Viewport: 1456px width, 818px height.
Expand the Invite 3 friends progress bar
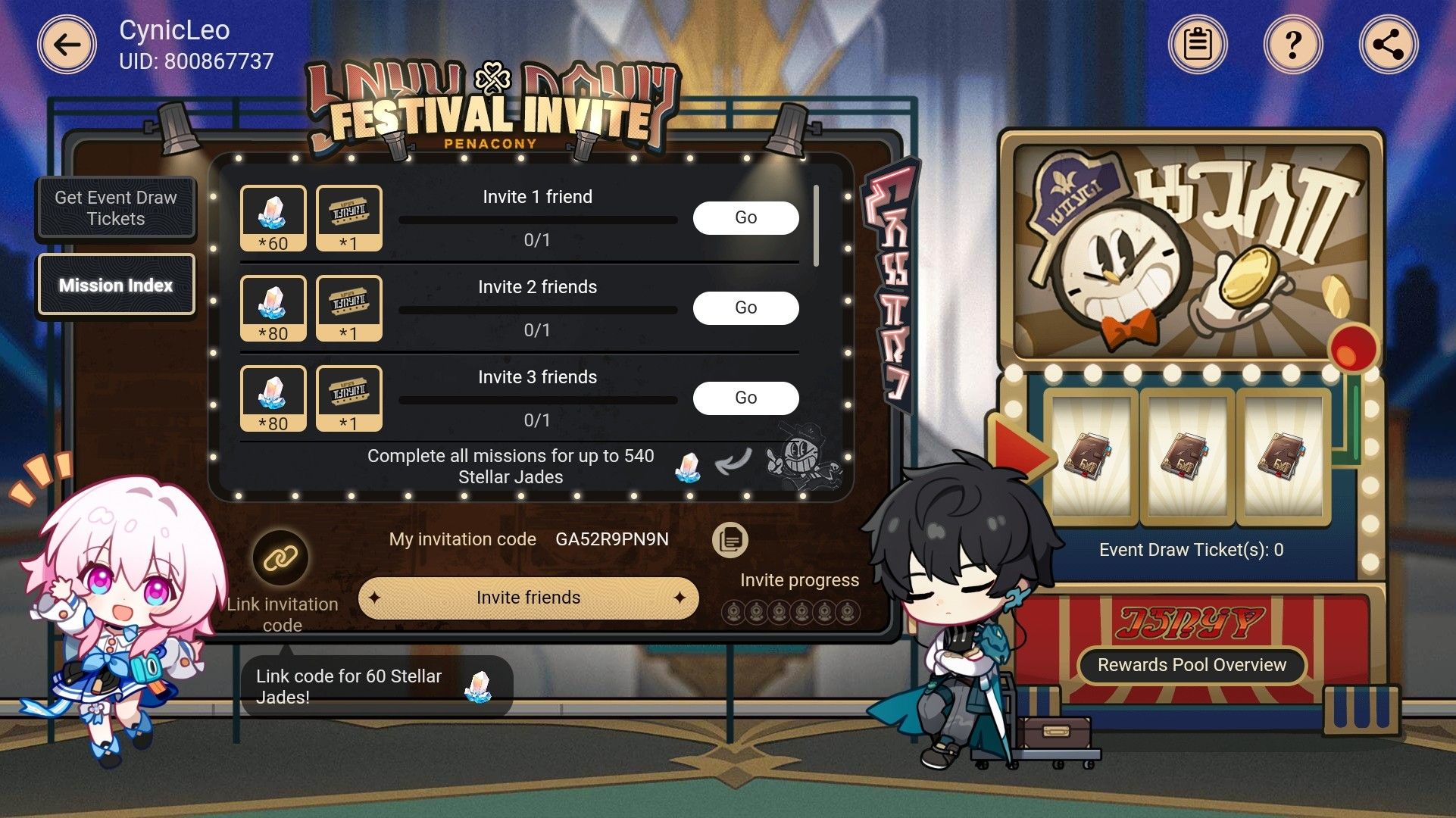537,399
